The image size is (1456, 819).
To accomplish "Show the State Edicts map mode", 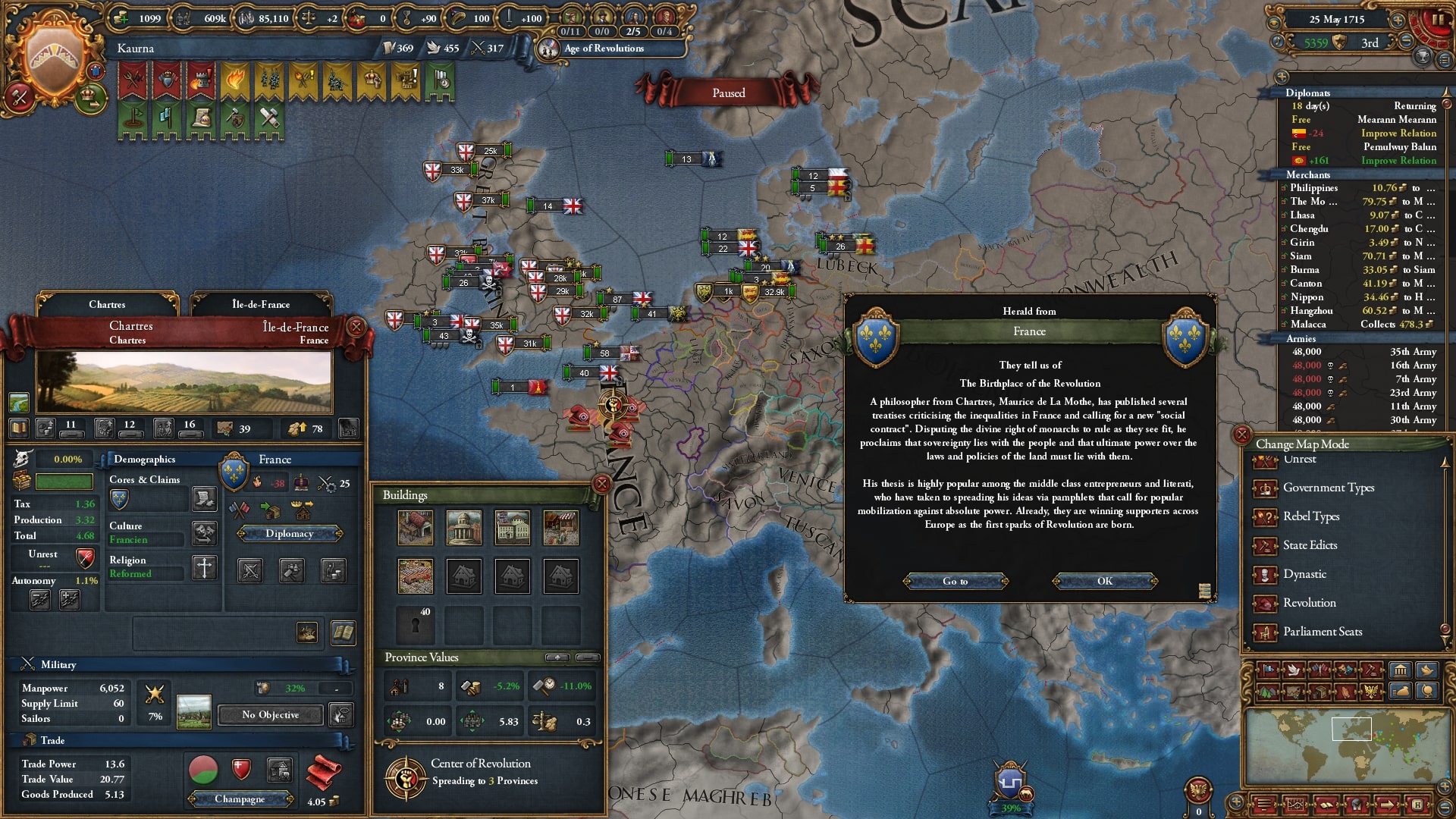I will click(x=1310, y=545).
